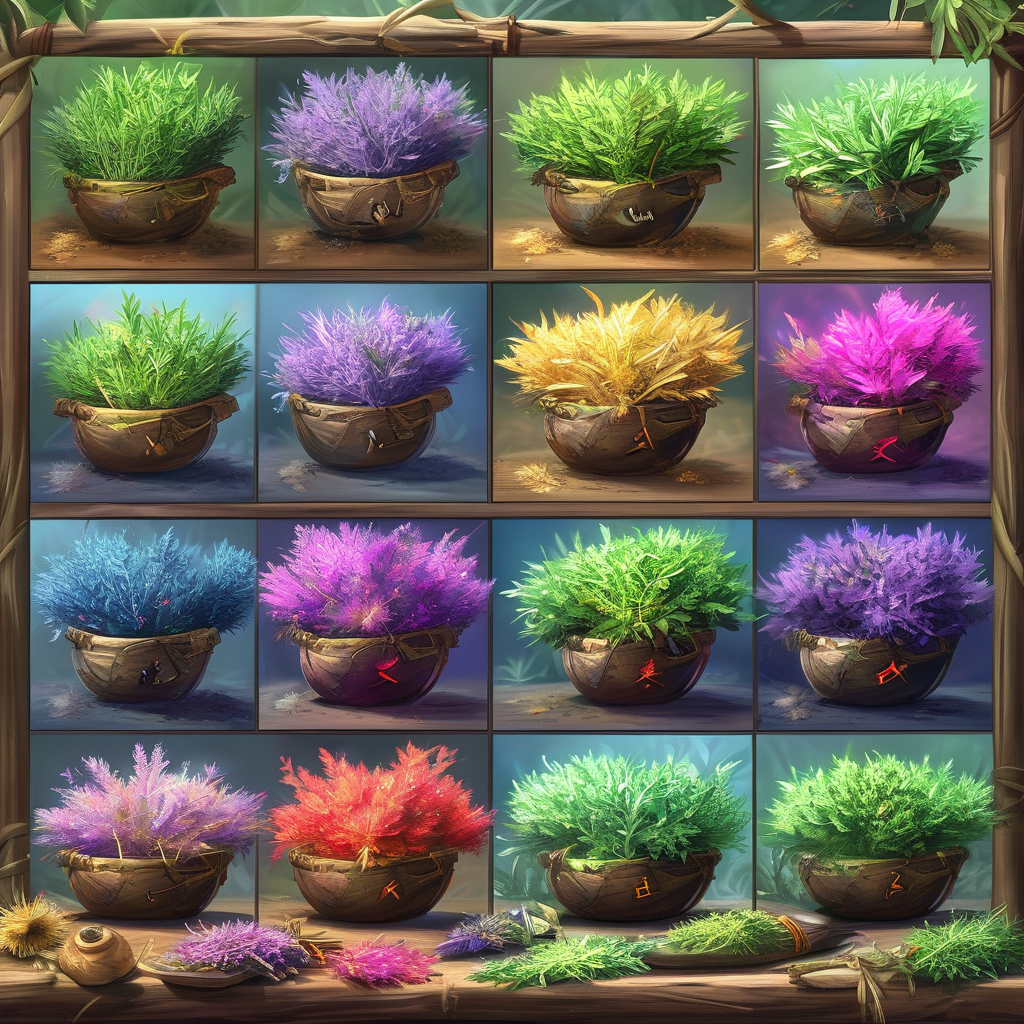Select the hot pink herb on purple background

coord(875,391)
